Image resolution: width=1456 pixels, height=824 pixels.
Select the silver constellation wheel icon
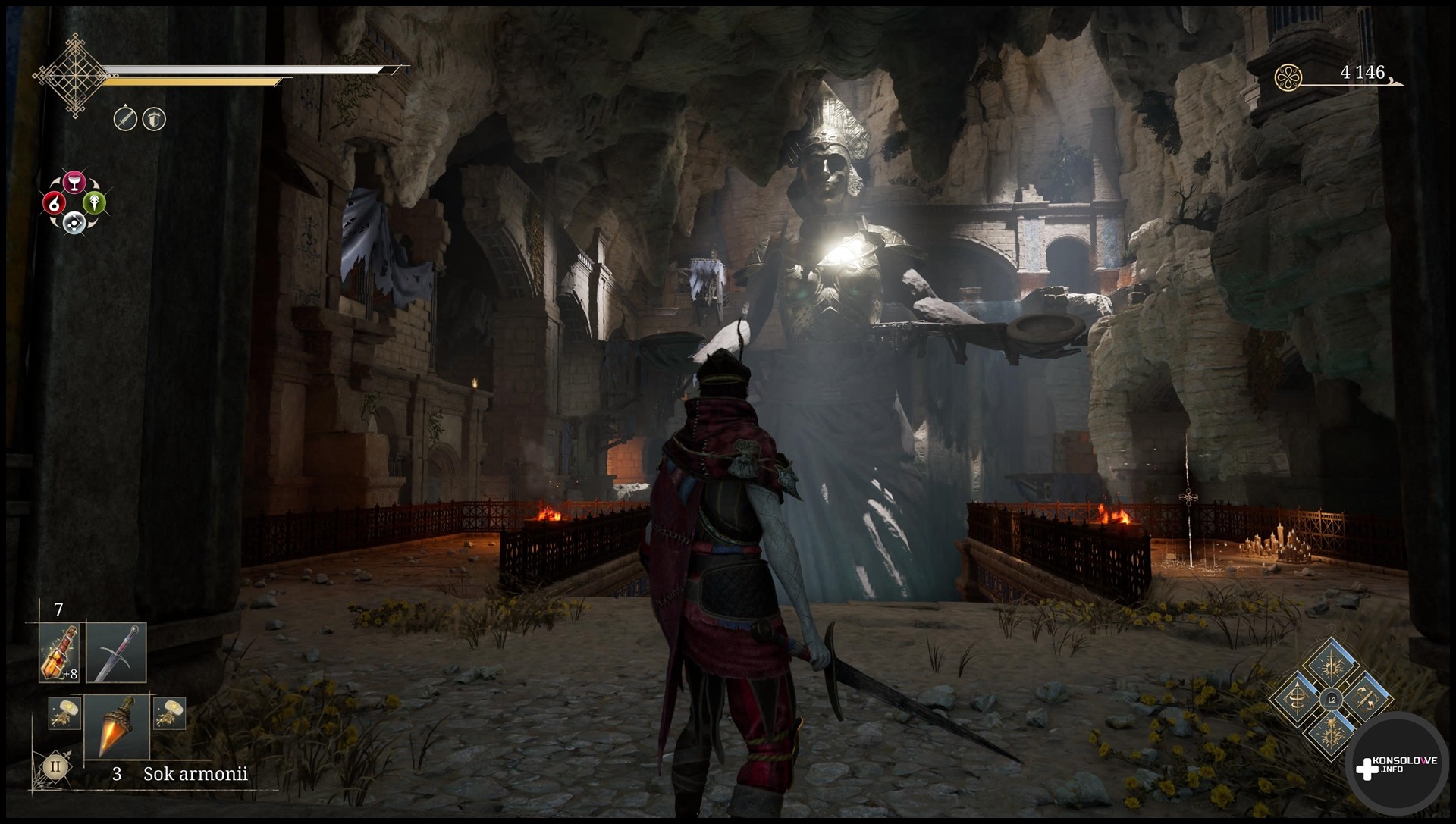coord(74,221)
